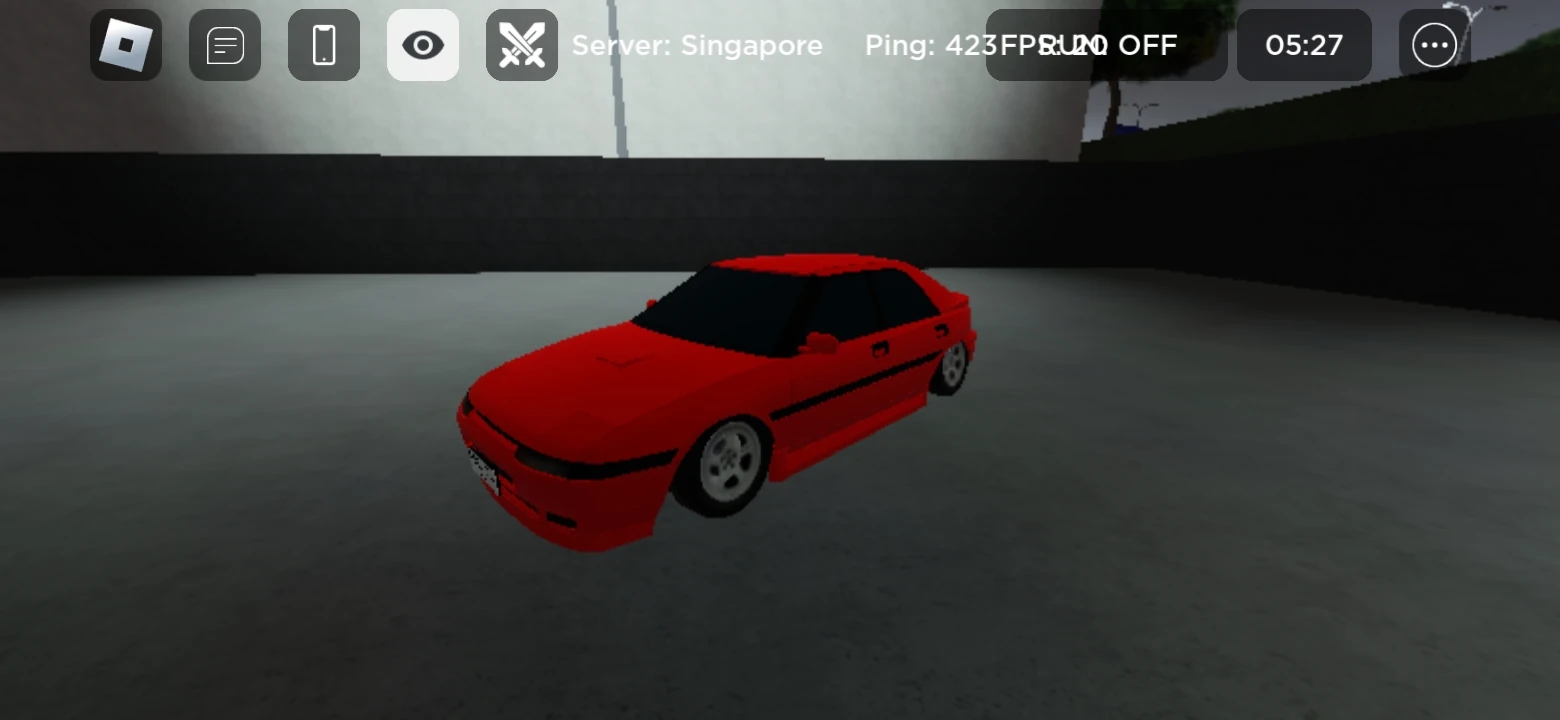The image size is (1560, 720).
Task: Click the car's rear door handle
Action: [x=943, y=330]
